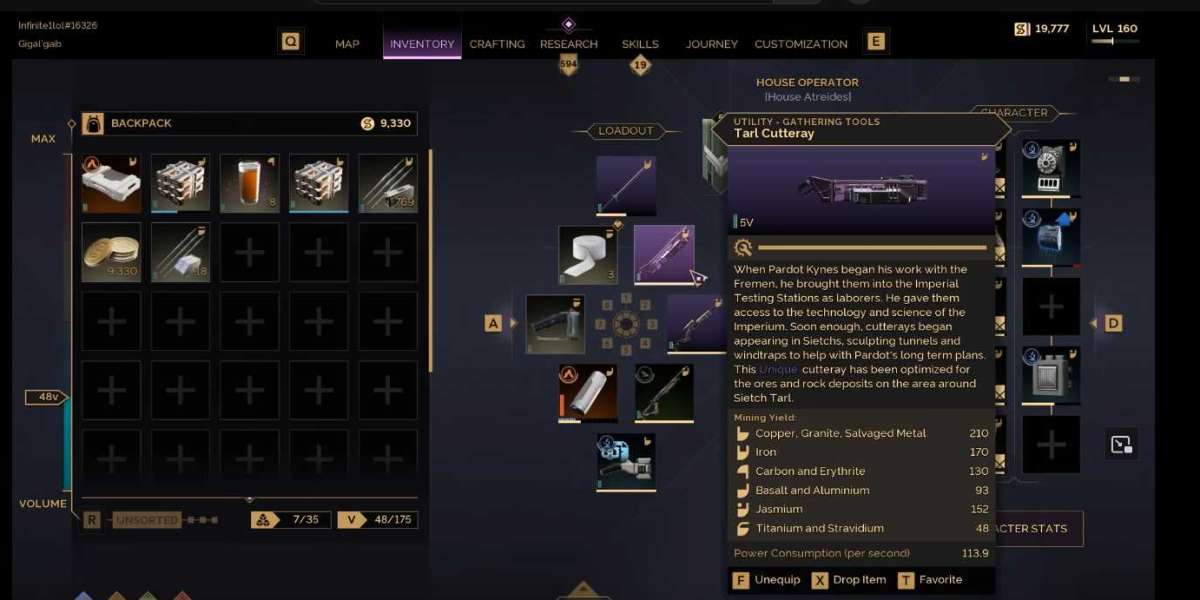Switch to the Crafting tab
Image resolution: width=1200 pixels, height=600 pixels.
tap(497, 44)
